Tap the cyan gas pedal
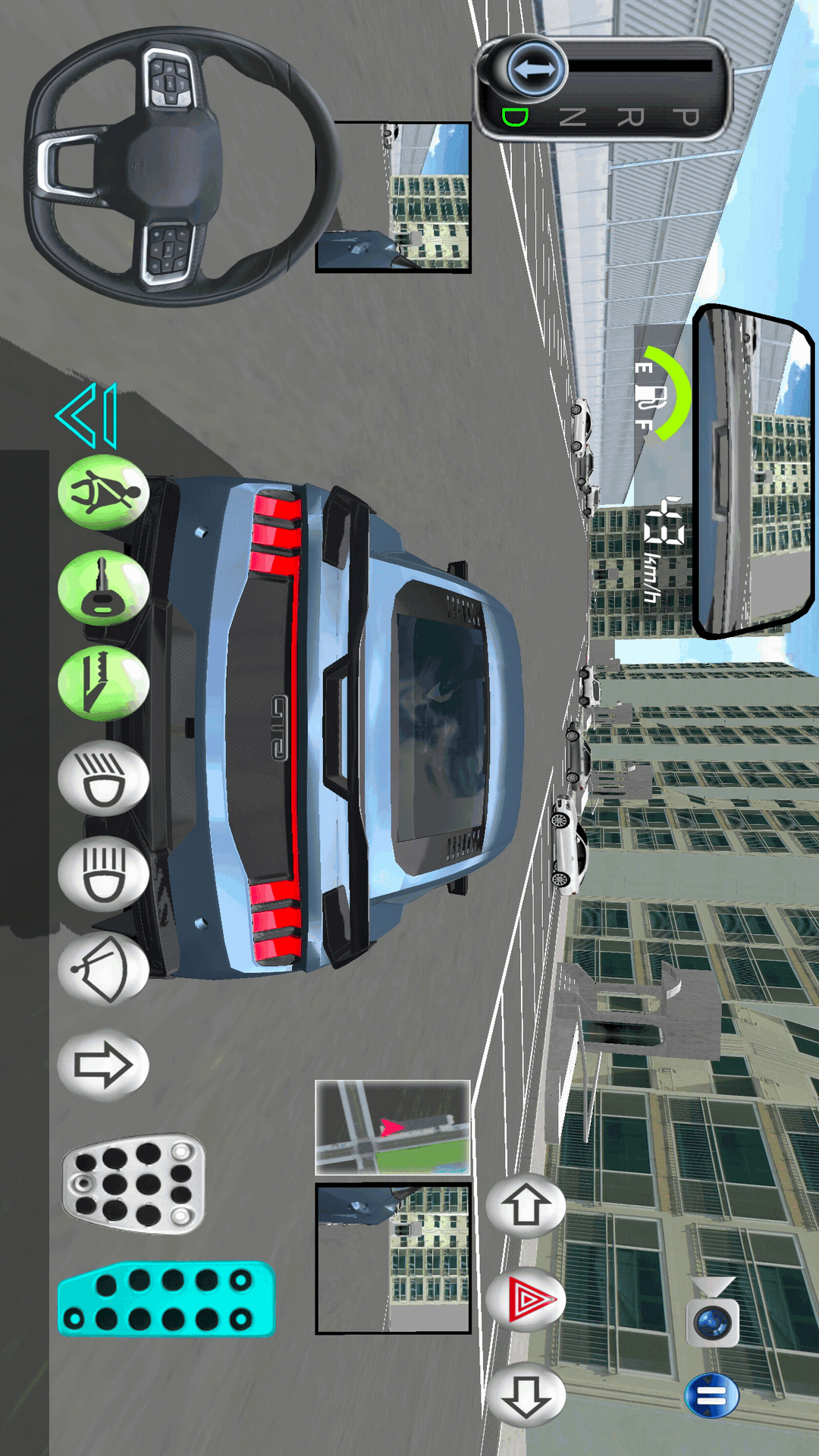Viewport: 819px width, 1456px height. [167, 1299]
